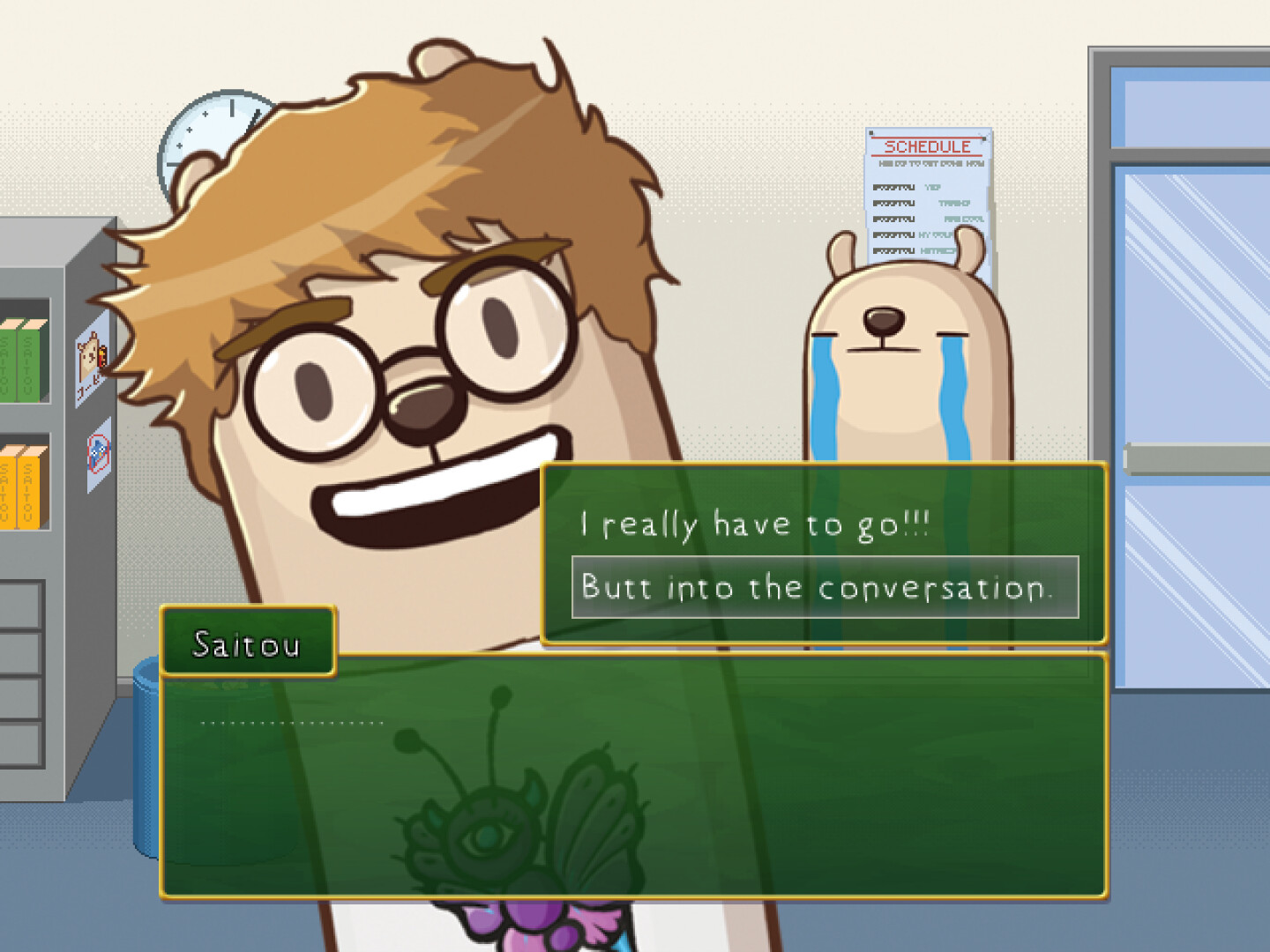Select the choice 'I really have to go!!!'
This screenshot has width=1270, height=952.
pos(750,524)
